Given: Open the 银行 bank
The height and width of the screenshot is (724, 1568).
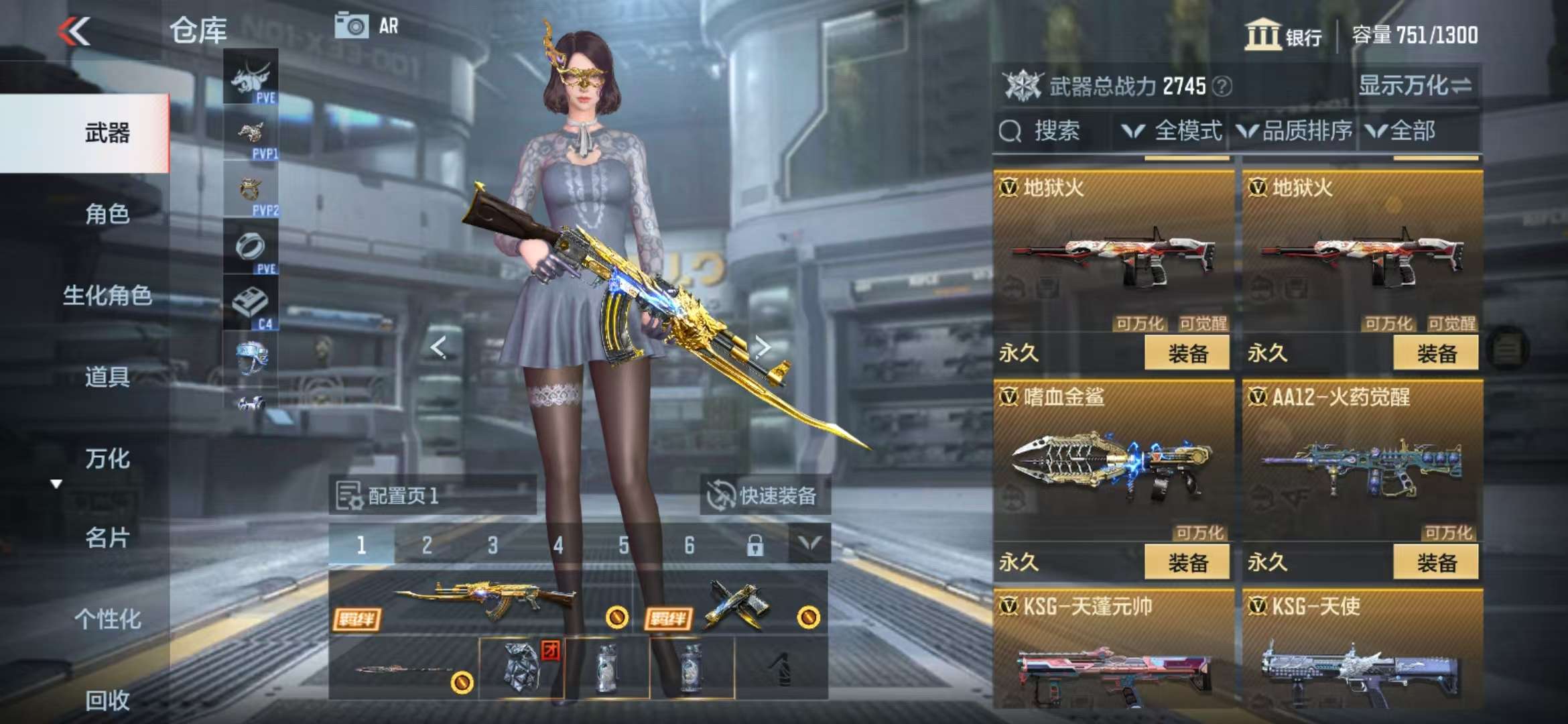Looking at the screenshot, I should (1283, 35).
